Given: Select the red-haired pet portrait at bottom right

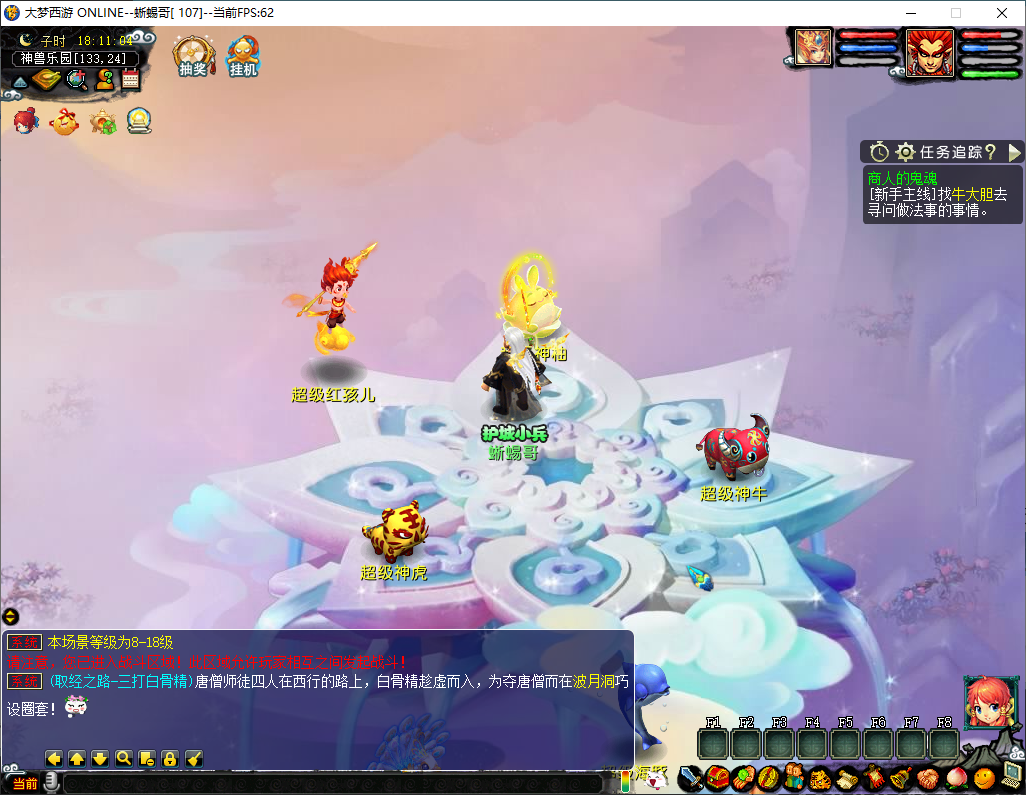Looking at the screenshot, I should (984, 701).
